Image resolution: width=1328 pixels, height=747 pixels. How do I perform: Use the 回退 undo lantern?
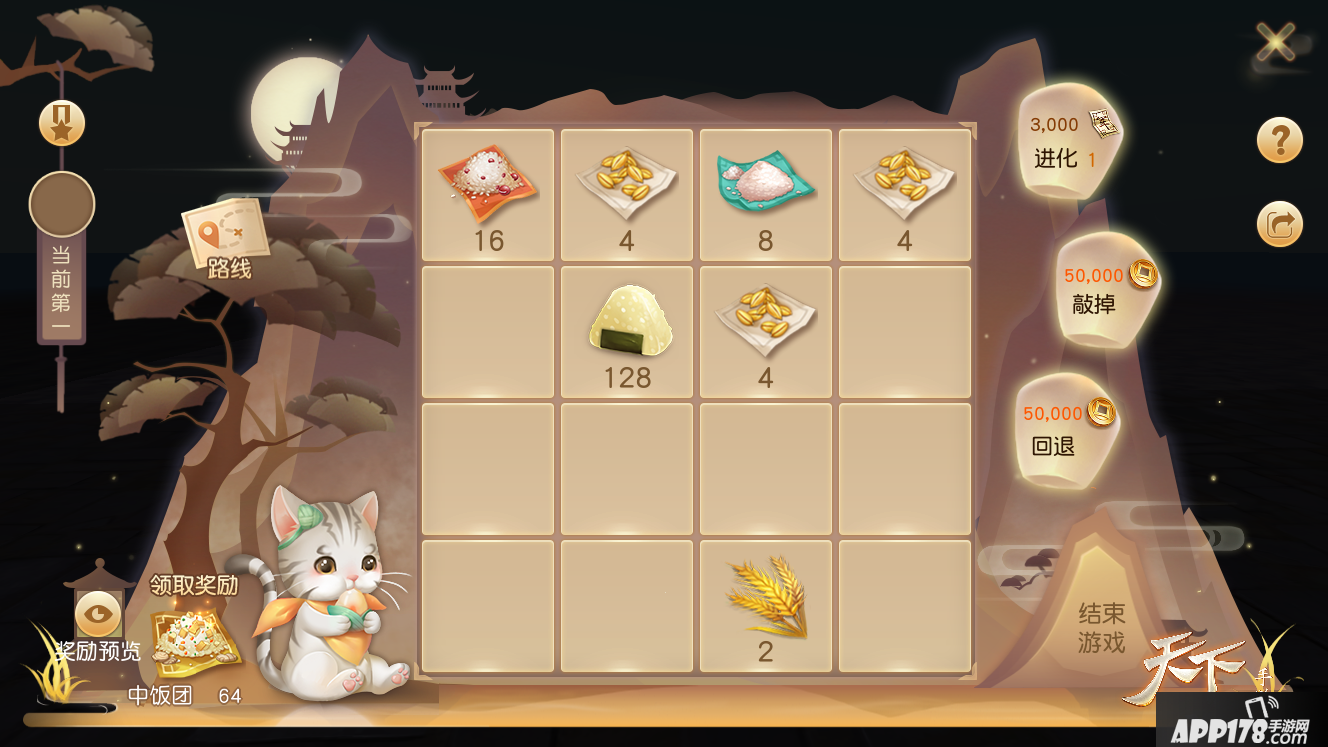pos(1062,430)
